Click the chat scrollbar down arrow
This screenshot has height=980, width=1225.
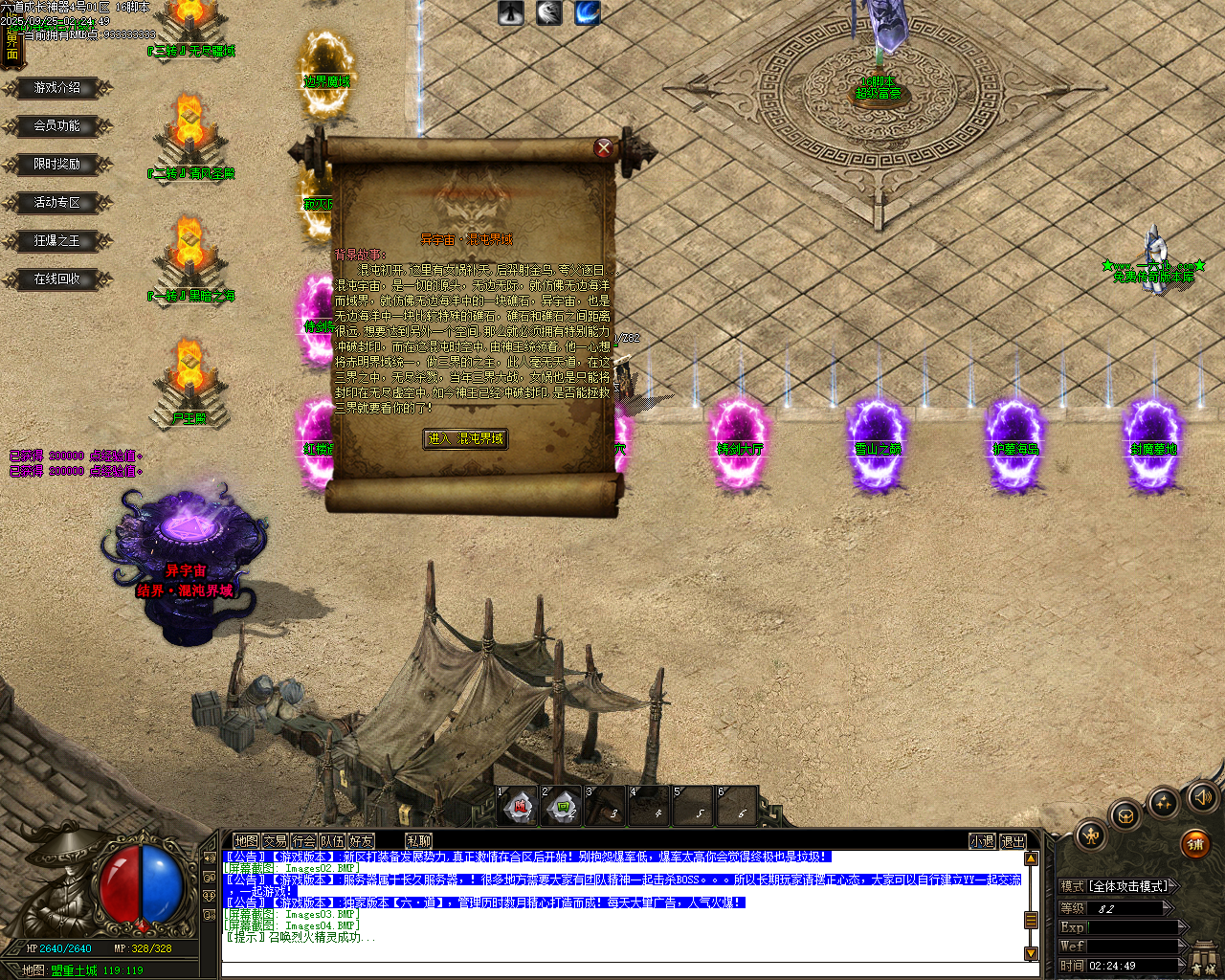1029,953
